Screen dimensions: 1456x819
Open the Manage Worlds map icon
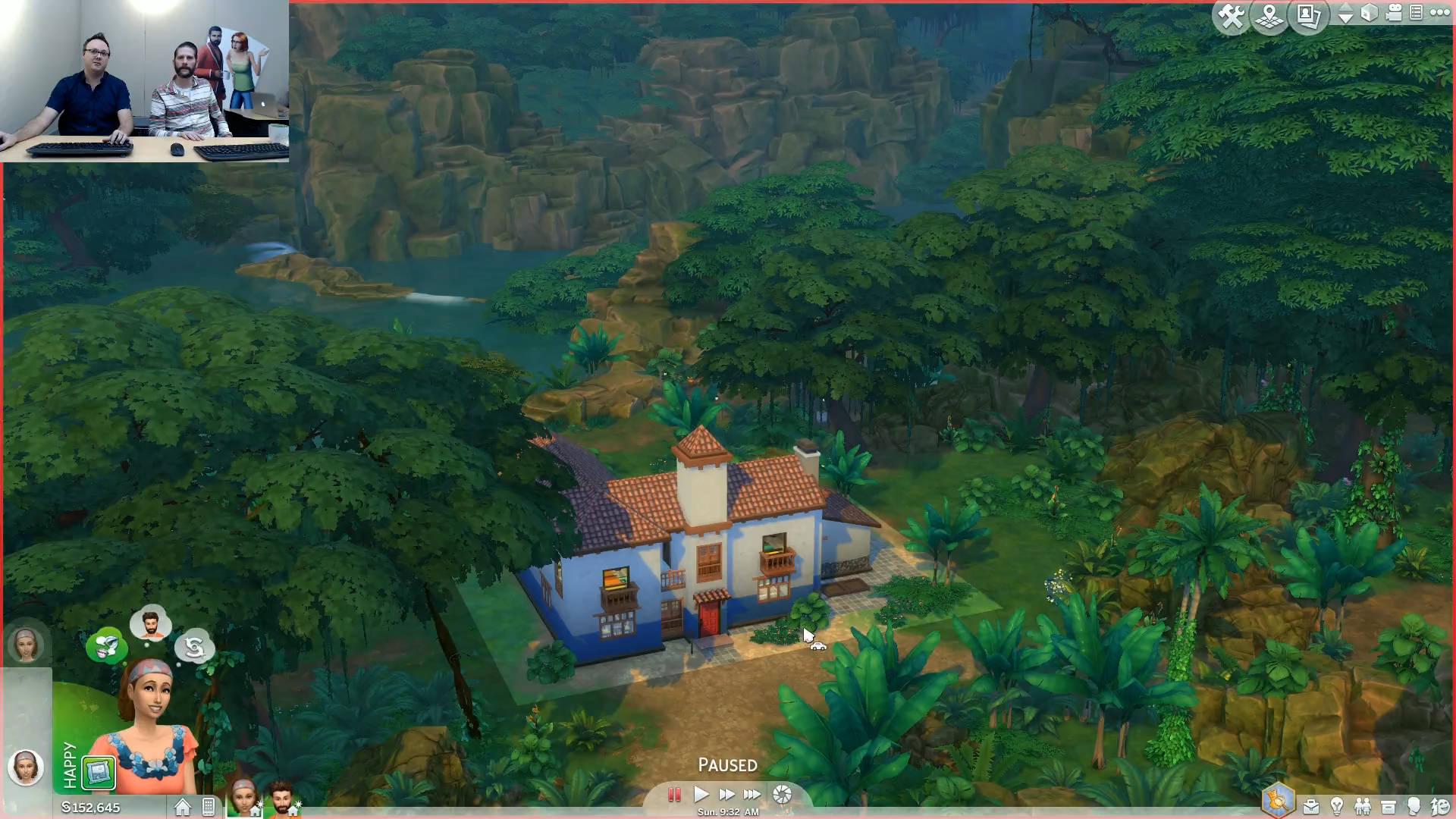pos(1269,16)
